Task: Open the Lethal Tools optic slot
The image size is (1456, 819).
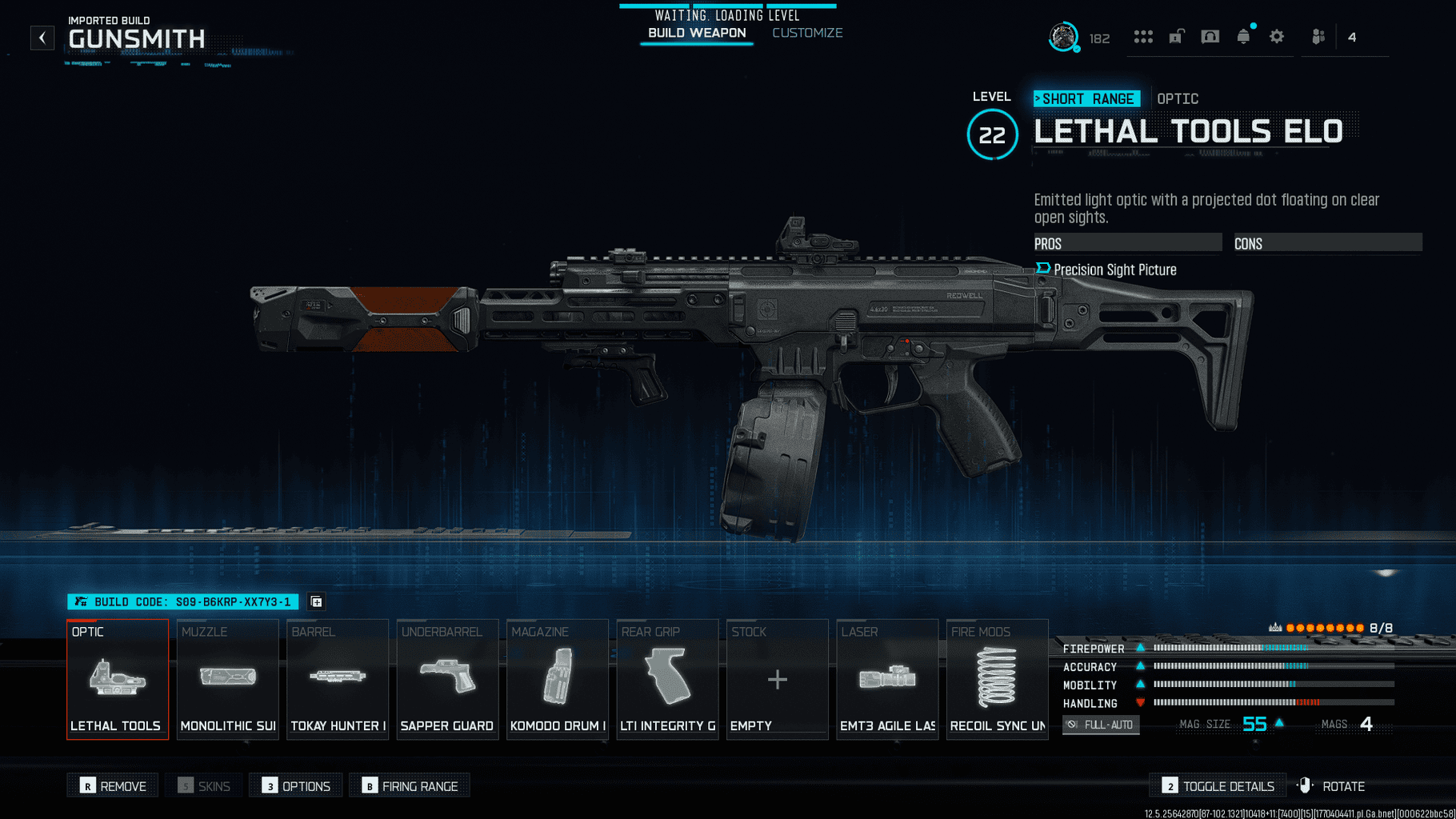Action: point(118,679)
